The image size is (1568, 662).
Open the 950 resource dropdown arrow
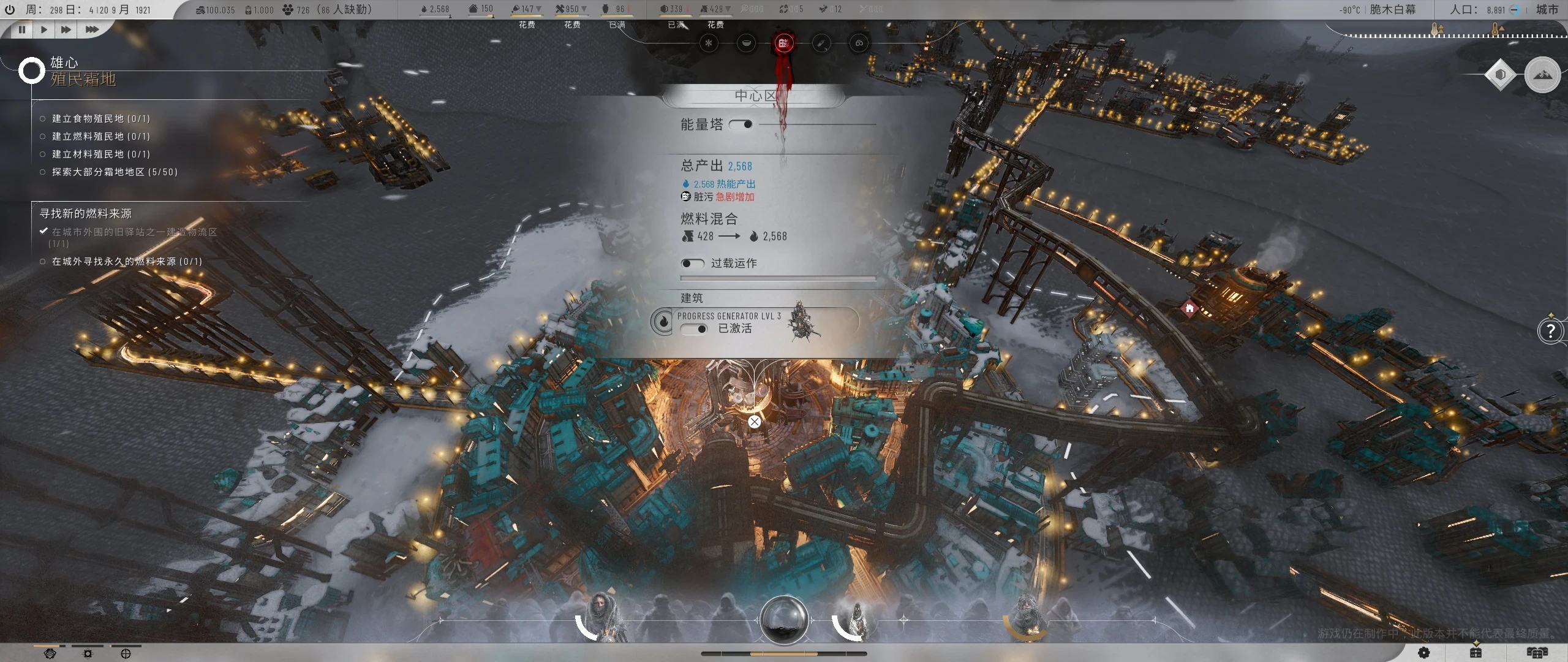(x=586, y=9)
